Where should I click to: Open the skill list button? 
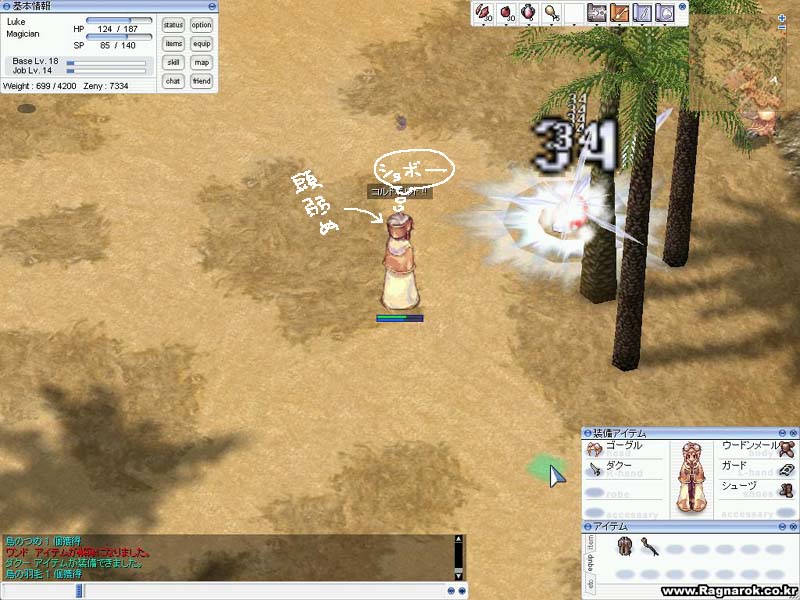[173, 62]
